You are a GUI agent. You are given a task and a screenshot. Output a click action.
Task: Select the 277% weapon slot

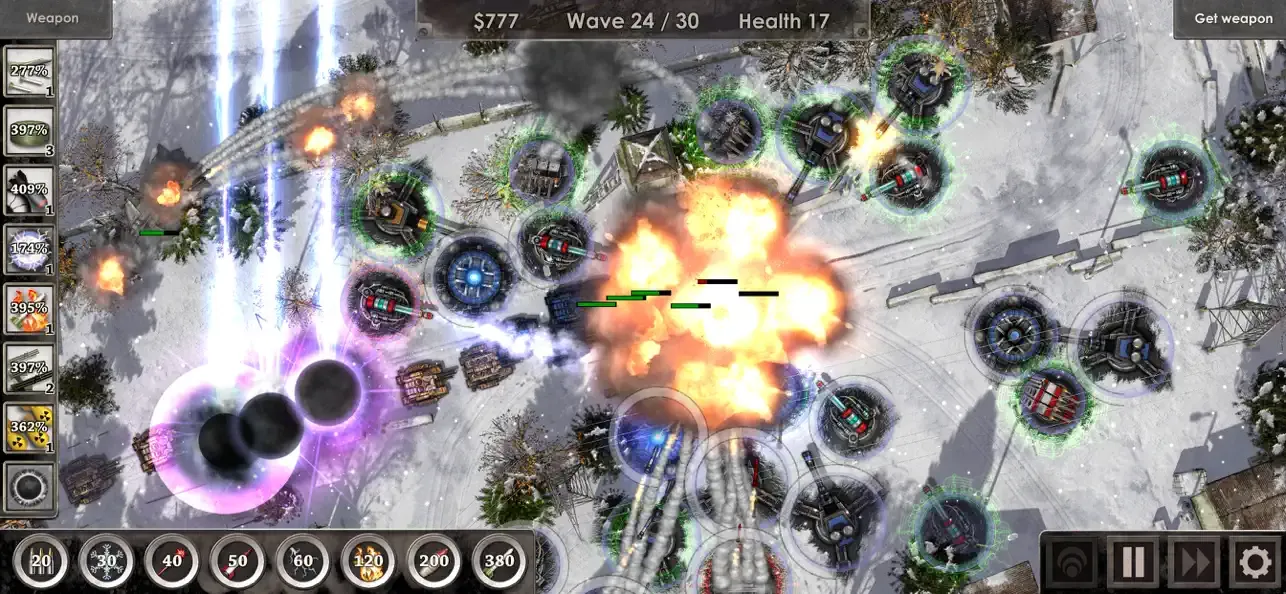(x=29, y=72)
